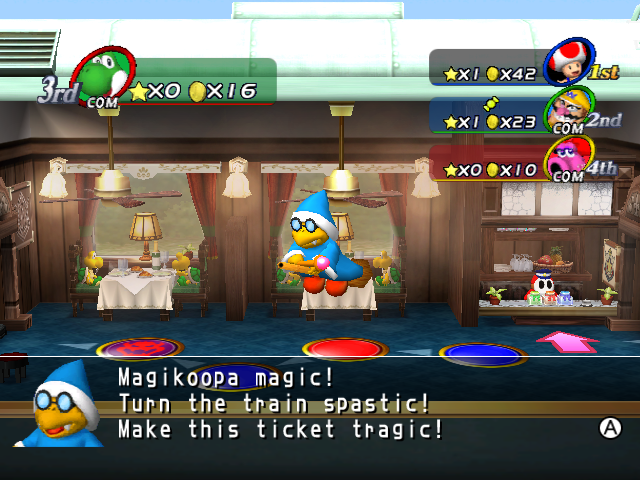
Task: Click the Magikoopa speaker portrait
Action: (62, 406)
